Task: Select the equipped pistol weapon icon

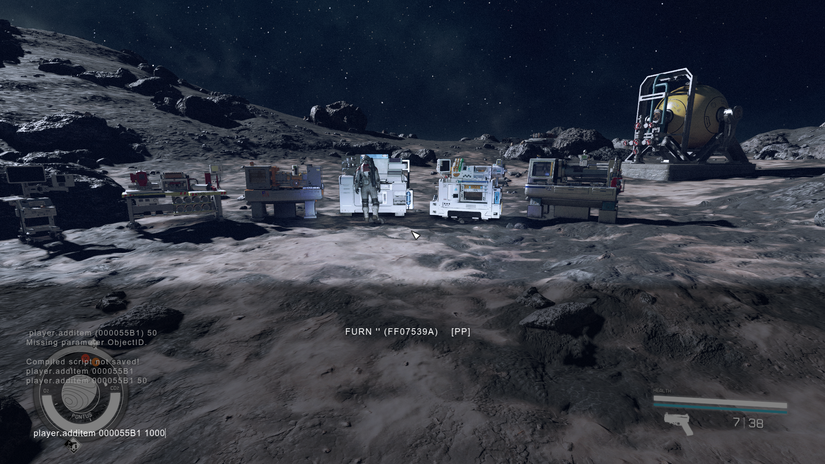Action: click(678, 424)
